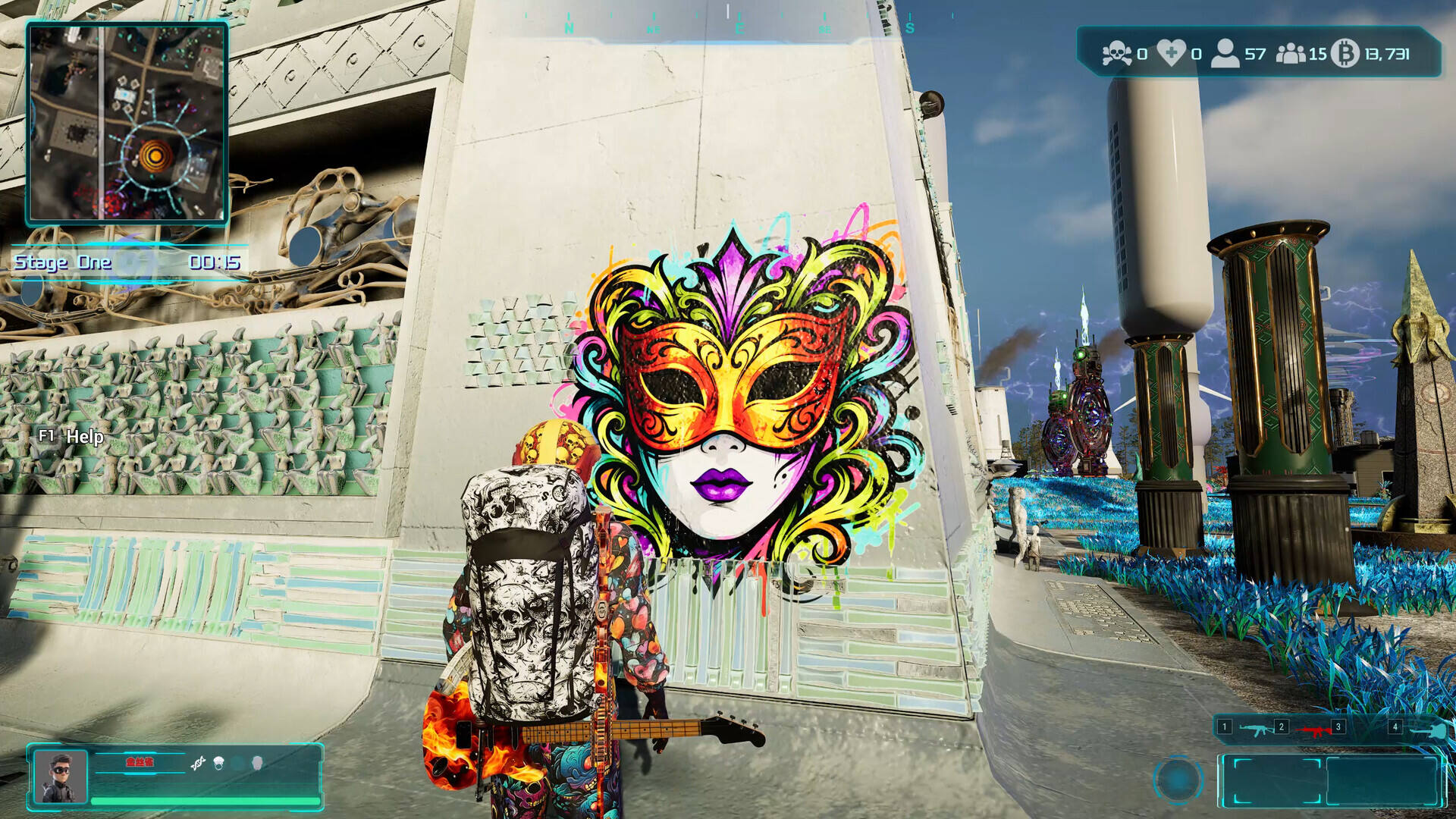Click the heart with plus icon
Screen dimensions: 1456x819
pos(1171,54)
